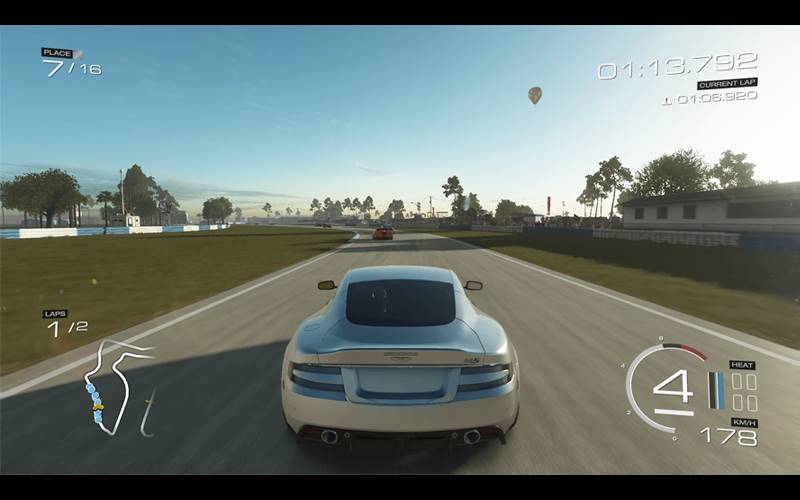The width and height of the screenshot is (800, 500).
Task: Select the yellow car marker on the track map
Action: coord(97,406)
